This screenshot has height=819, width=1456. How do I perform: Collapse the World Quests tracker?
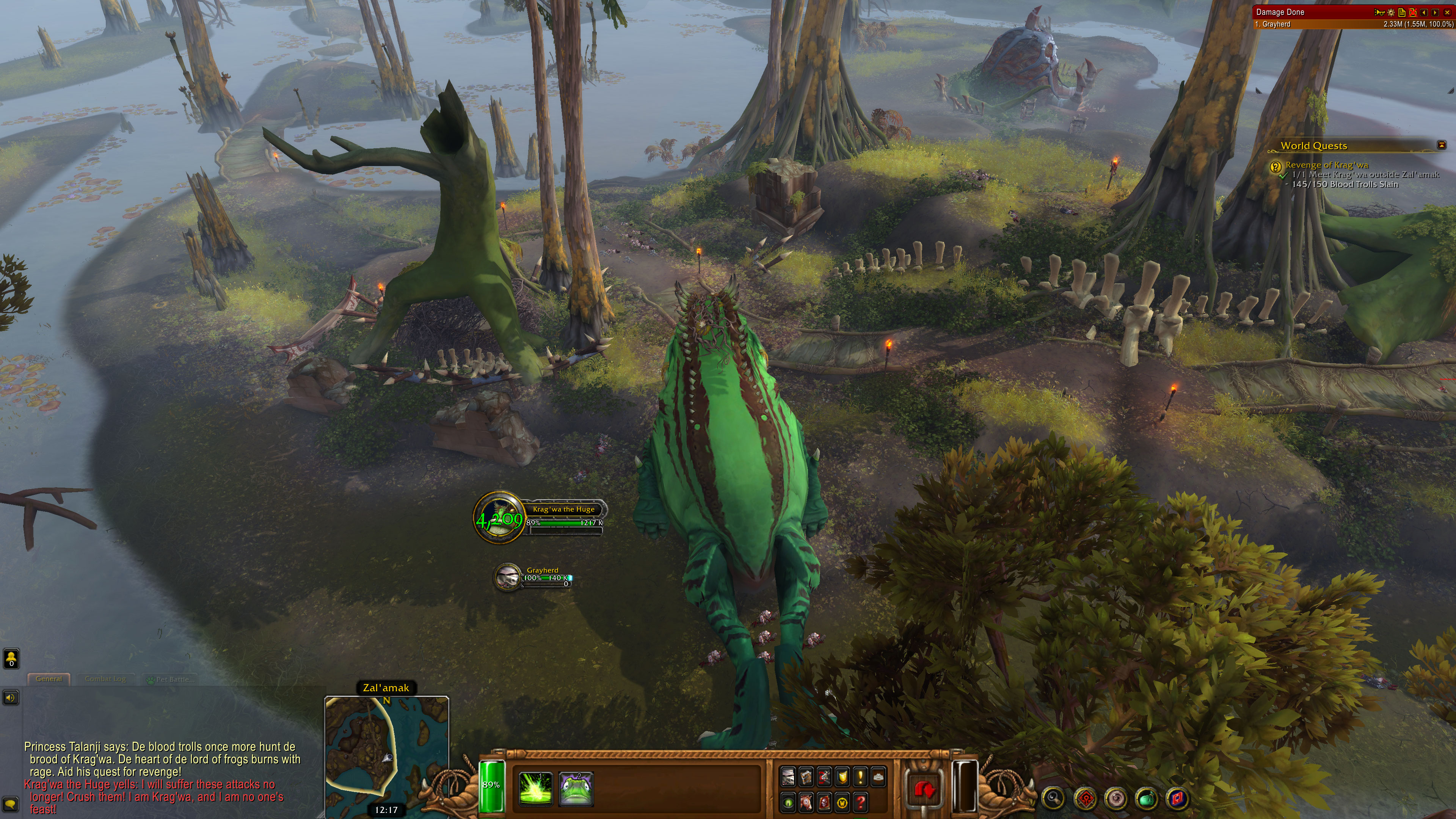1441,145
